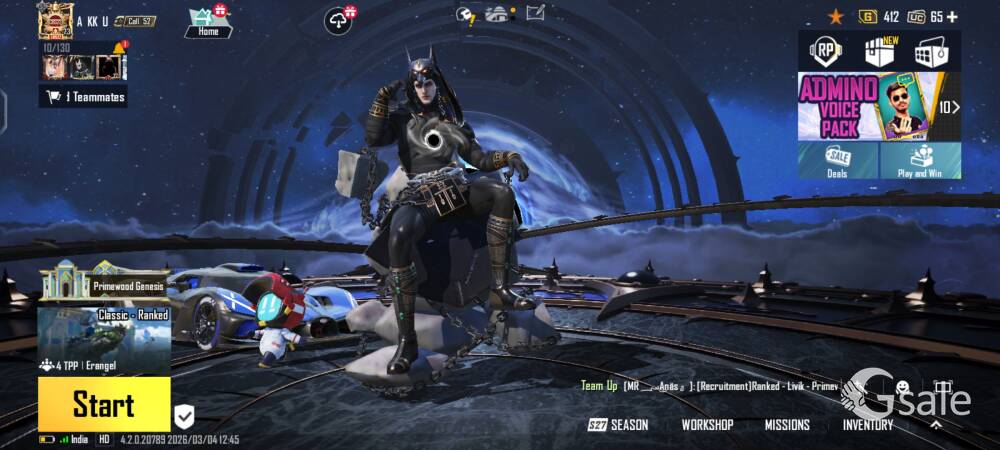Image resolution: width=1000 pixels, height=450 pixels.
Task: Open the new crate icon
Action: (879, 51)
